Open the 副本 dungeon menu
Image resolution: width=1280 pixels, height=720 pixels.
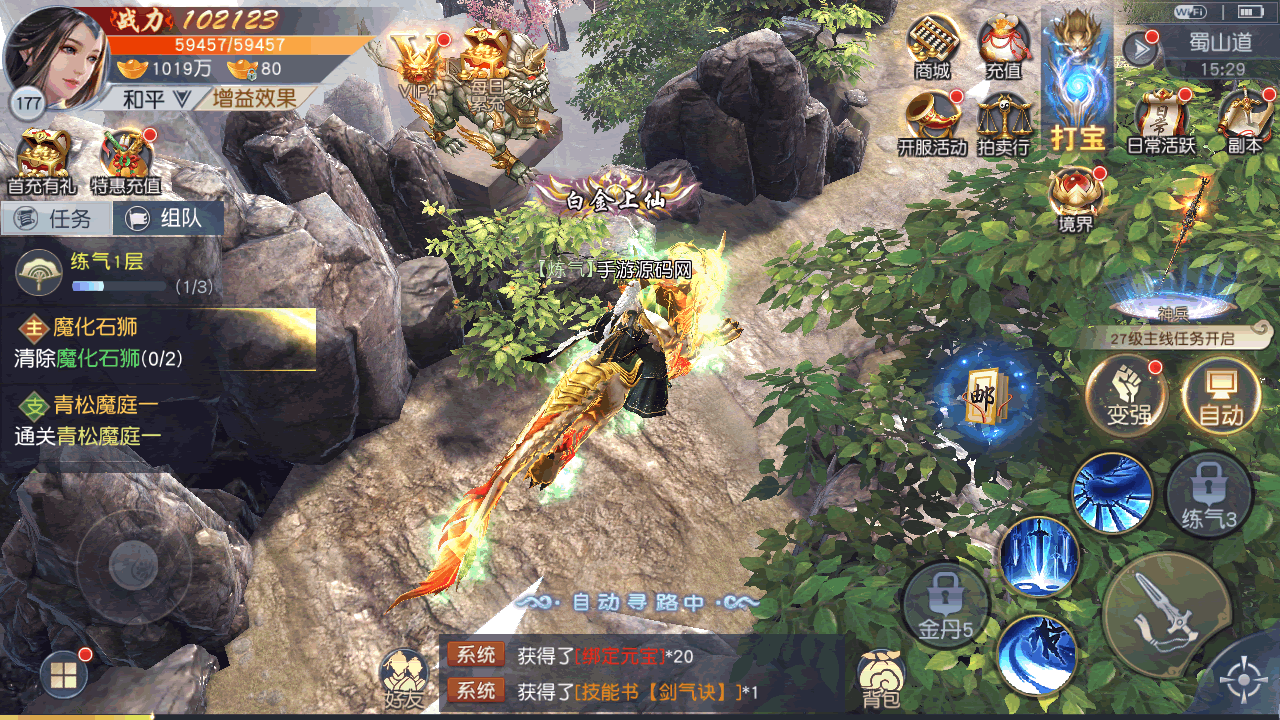pos(1245,120)
